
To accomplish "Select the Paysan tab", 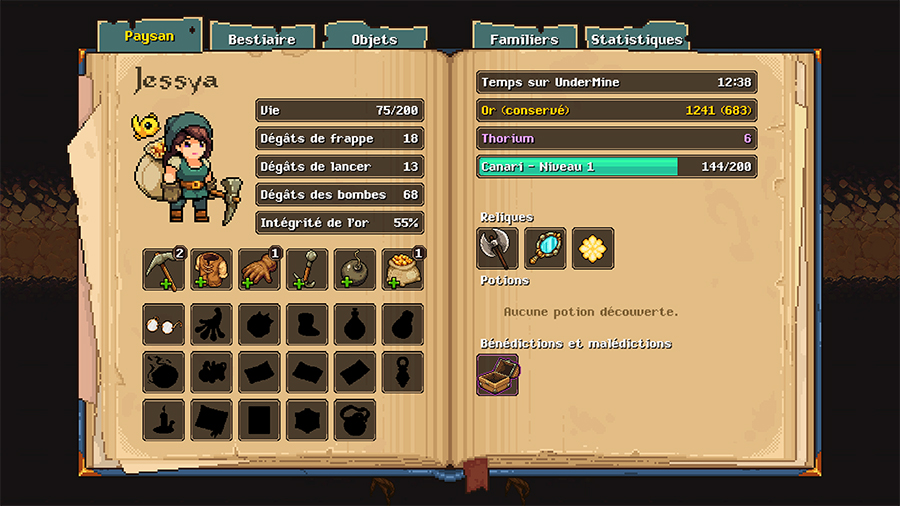I will pos(149,36).
